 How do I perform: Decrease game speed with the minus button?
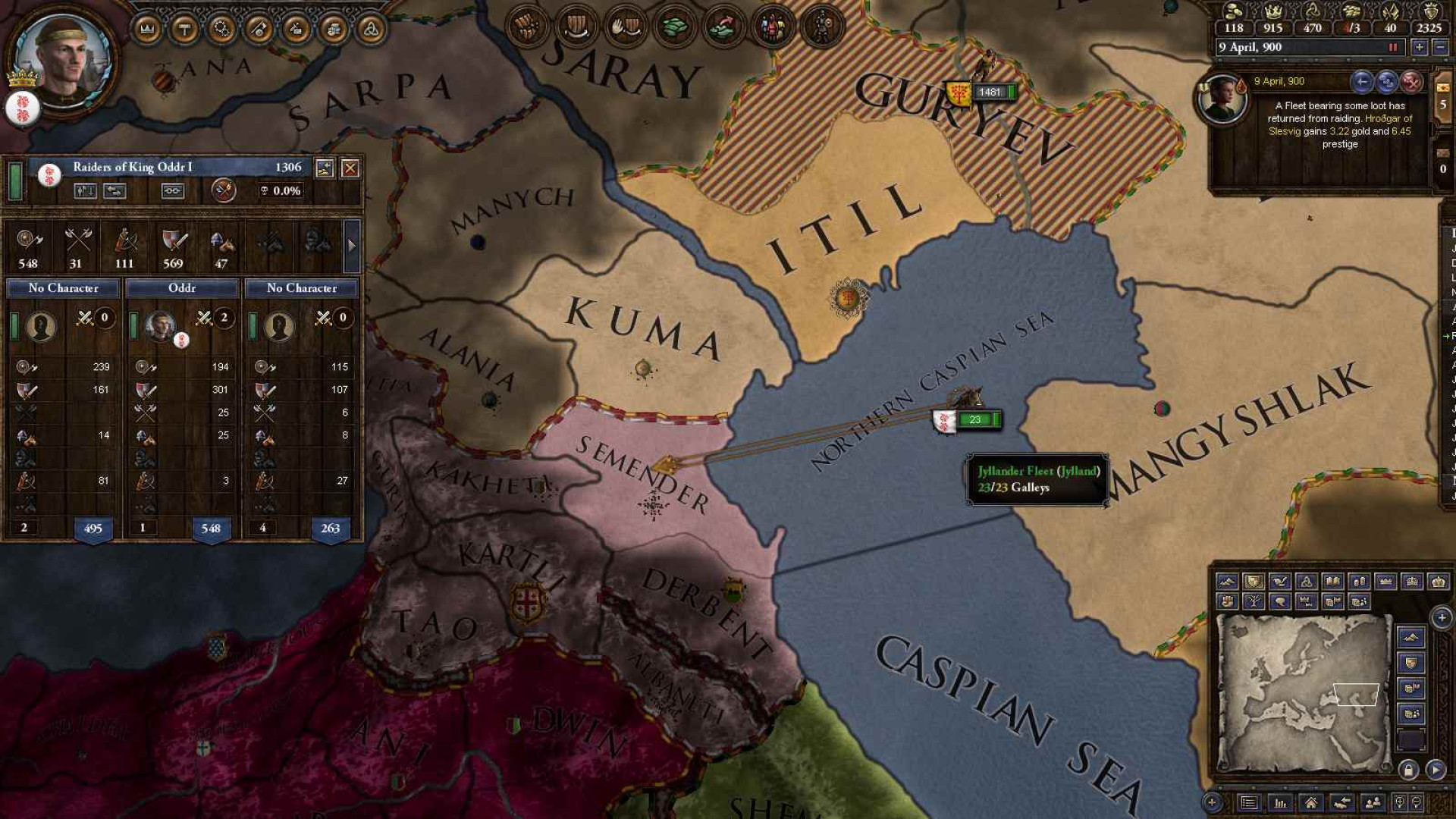pos(1440,47)
